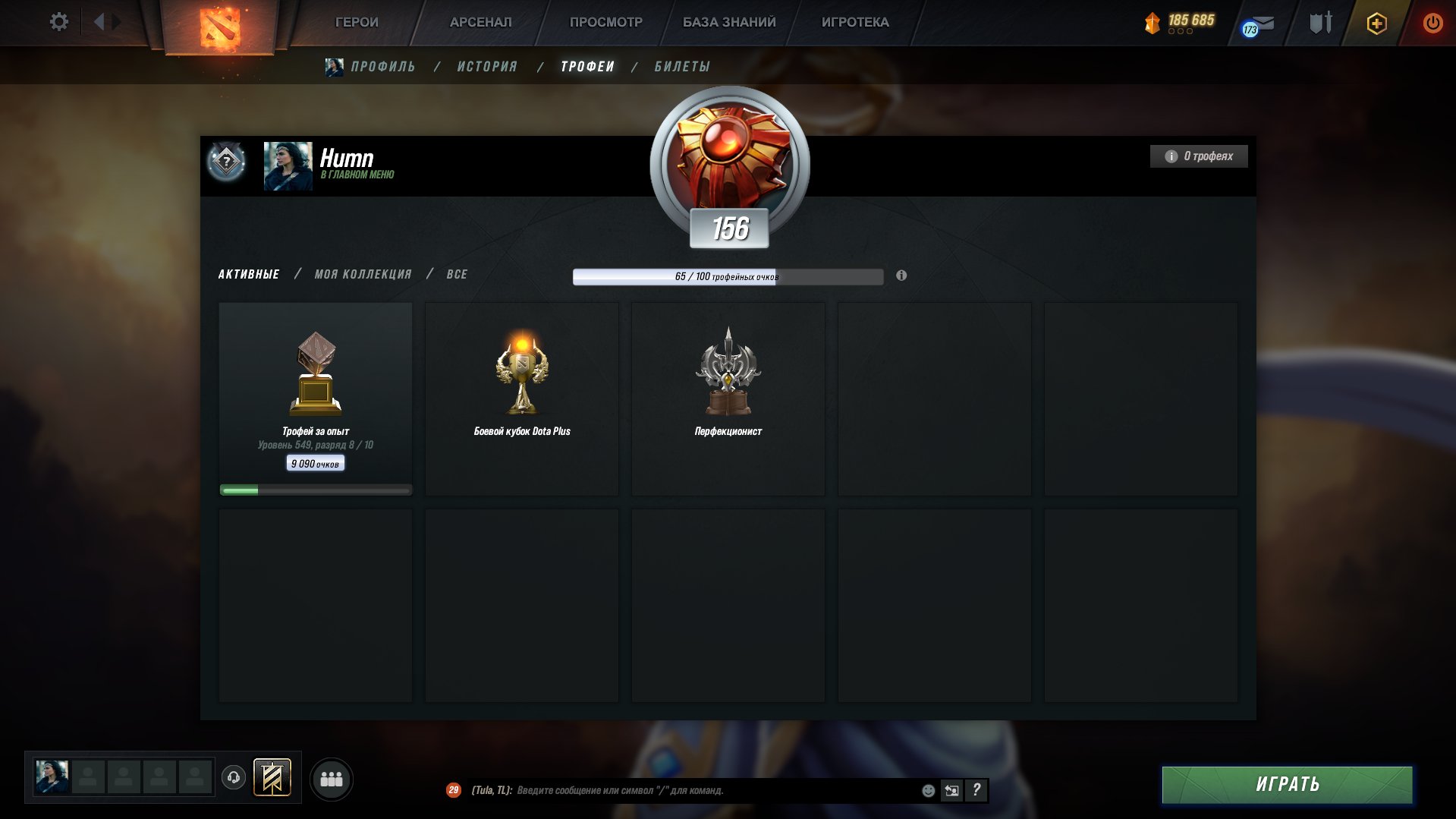Open the Dota Plus hexagon icon
The image size is (1456, 819).
[x=1376, y=24]
